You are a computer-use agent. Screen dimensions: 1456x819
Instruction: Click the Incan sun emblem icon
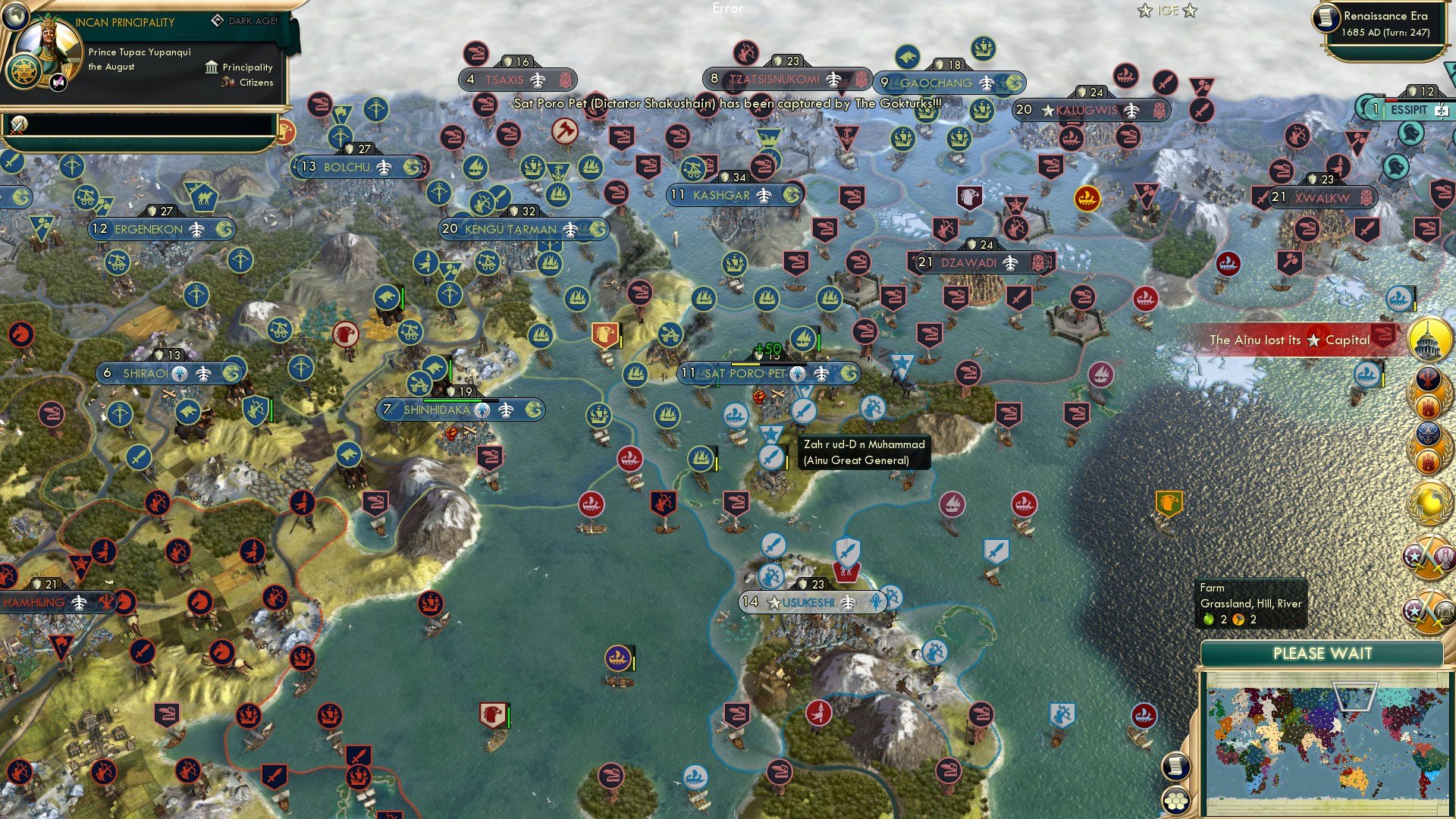[x=24, y=73]
